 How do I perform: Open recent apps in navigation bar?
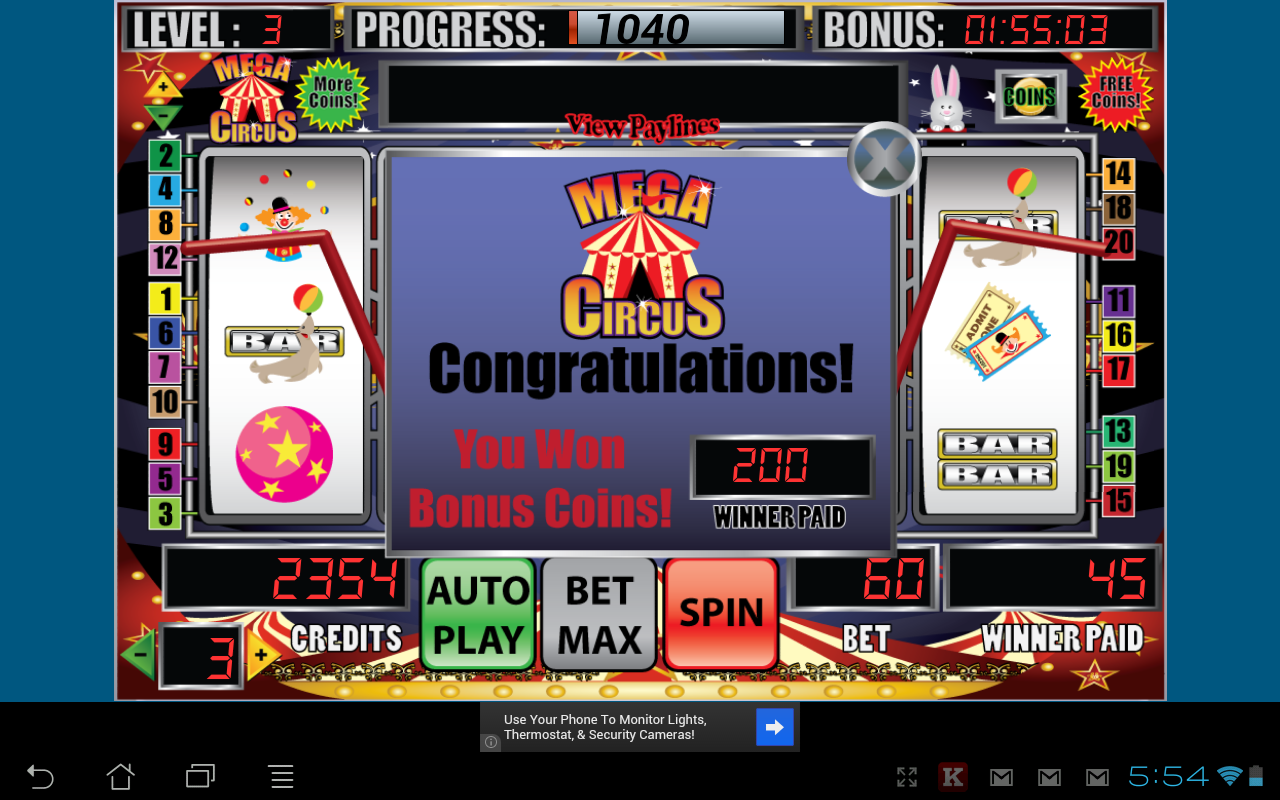[199, 776]
